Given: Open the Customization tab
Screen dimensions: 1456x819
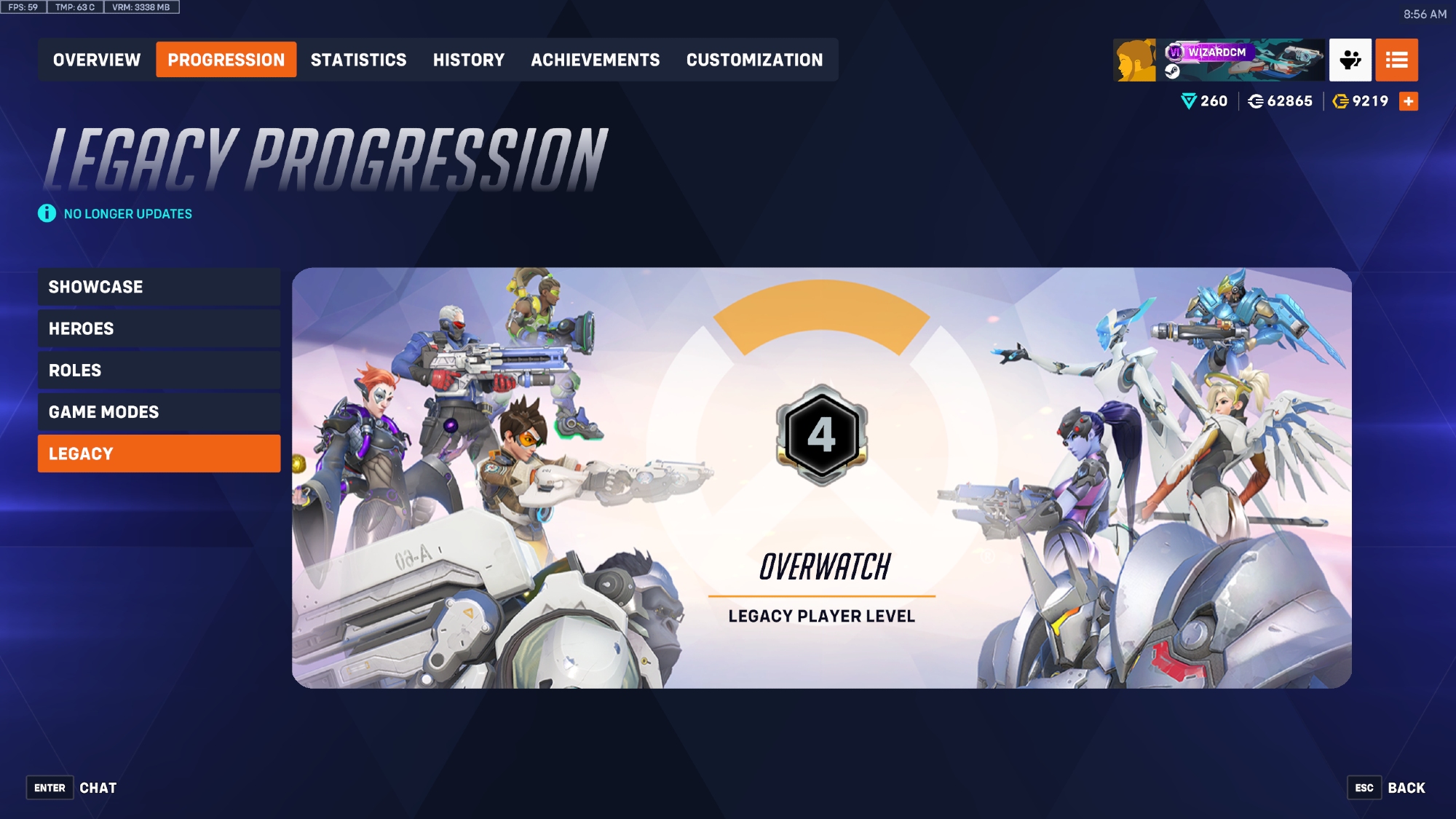Looking at the screenshot, I should point(754,60).
